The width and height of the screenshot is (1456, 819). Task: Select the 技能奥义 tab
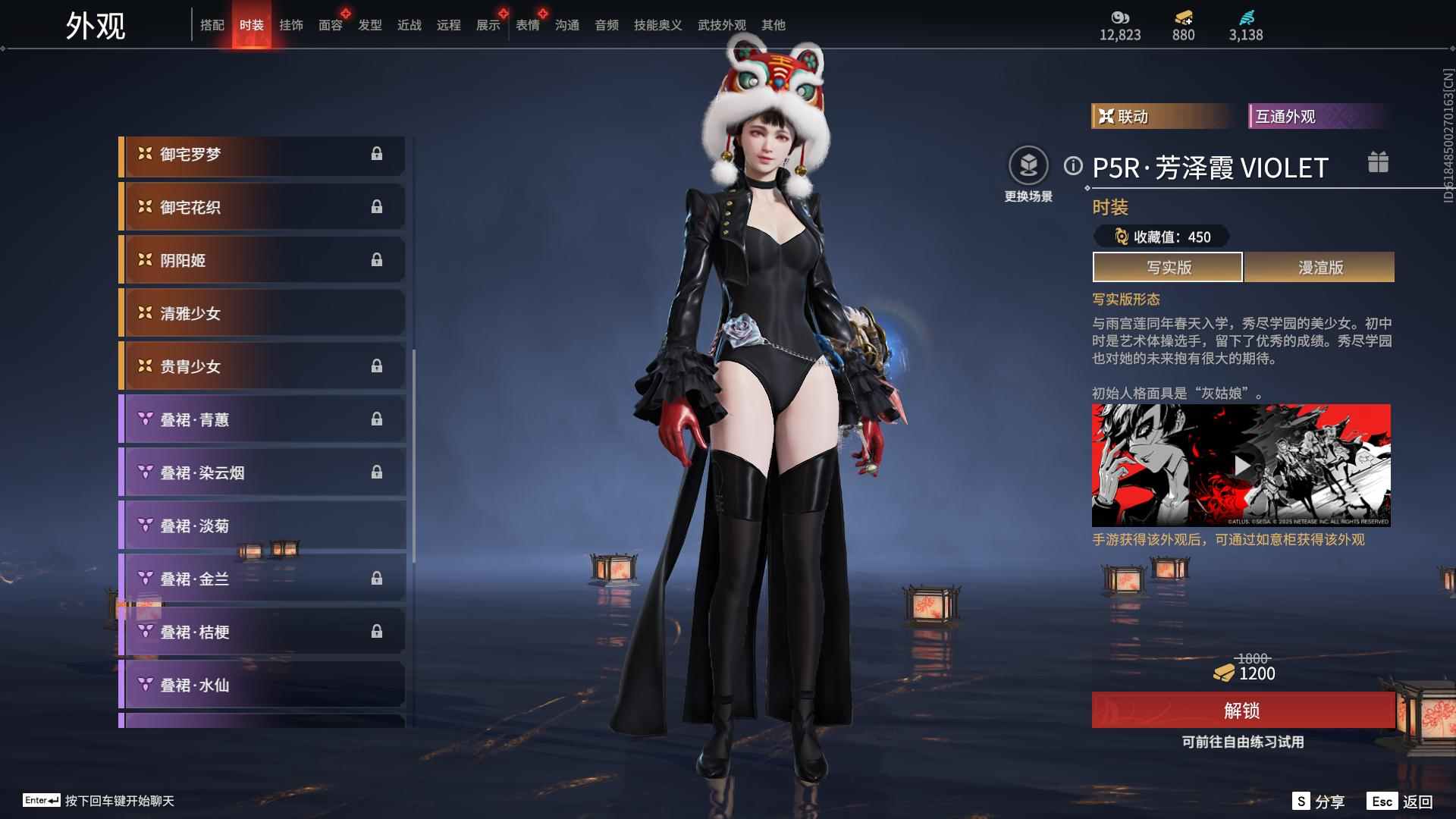click(658, 25)
